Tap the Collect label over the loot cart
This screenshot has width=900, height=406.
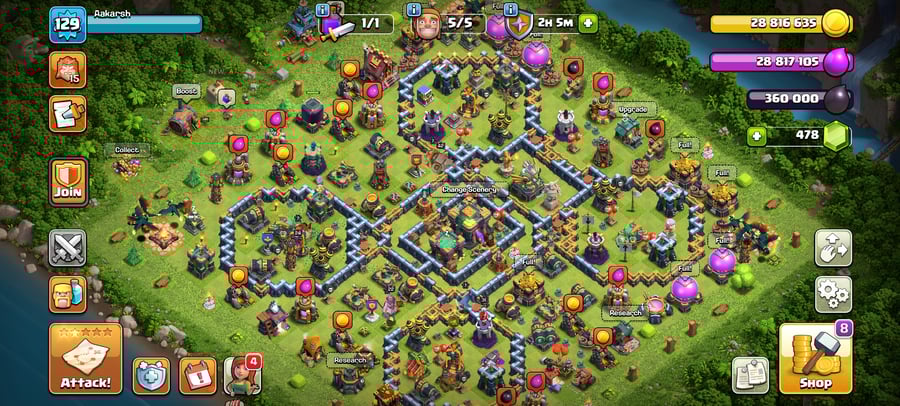tap(127, 150)
